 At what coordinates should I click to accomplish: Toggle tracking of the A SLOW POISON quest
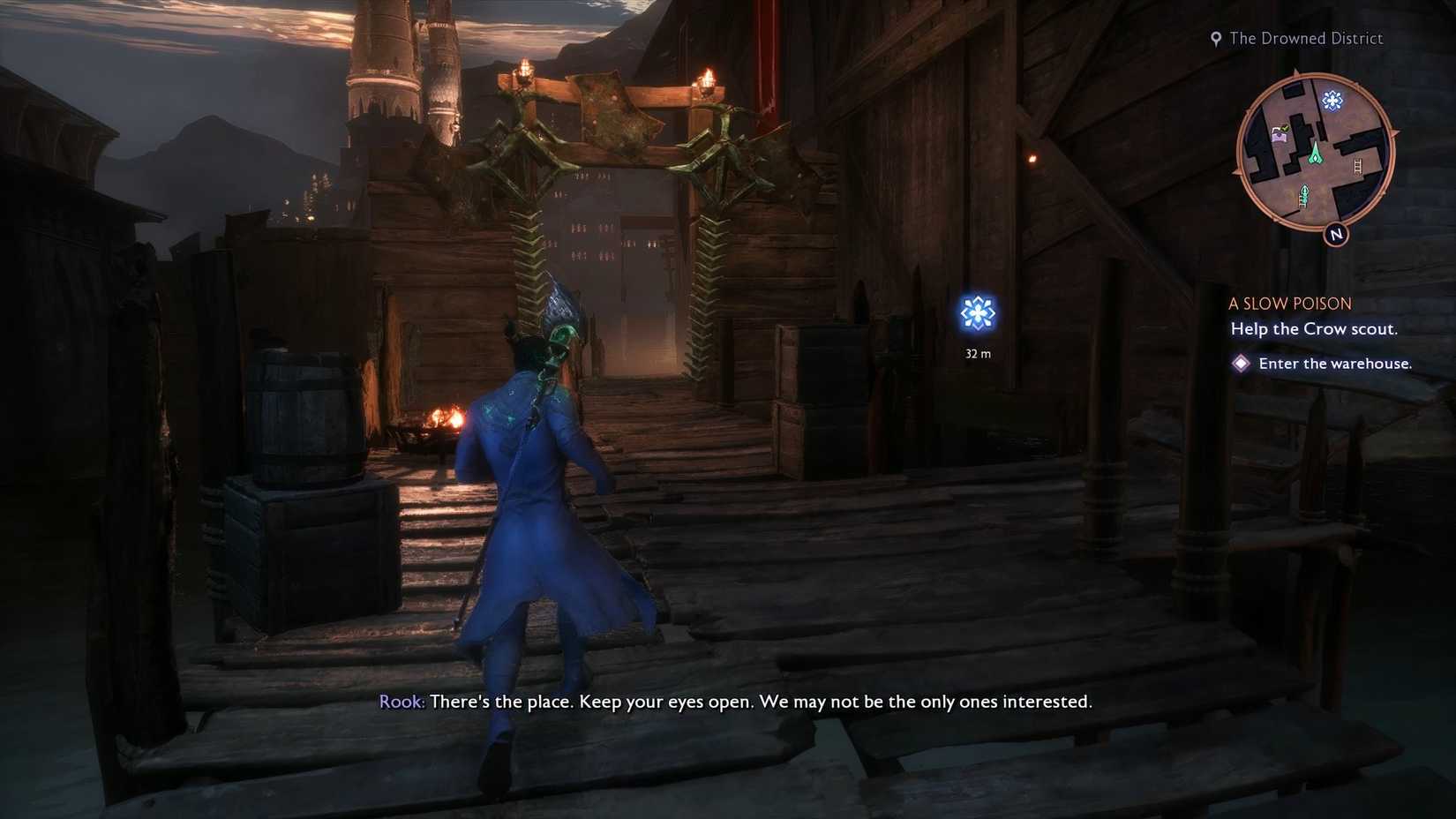coord(1288,303)
